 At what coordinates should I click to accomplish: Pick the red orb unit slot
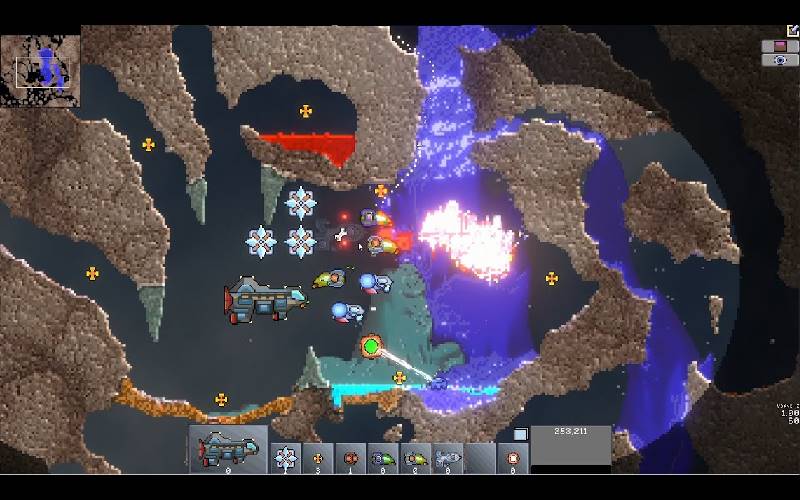[350, 458]
